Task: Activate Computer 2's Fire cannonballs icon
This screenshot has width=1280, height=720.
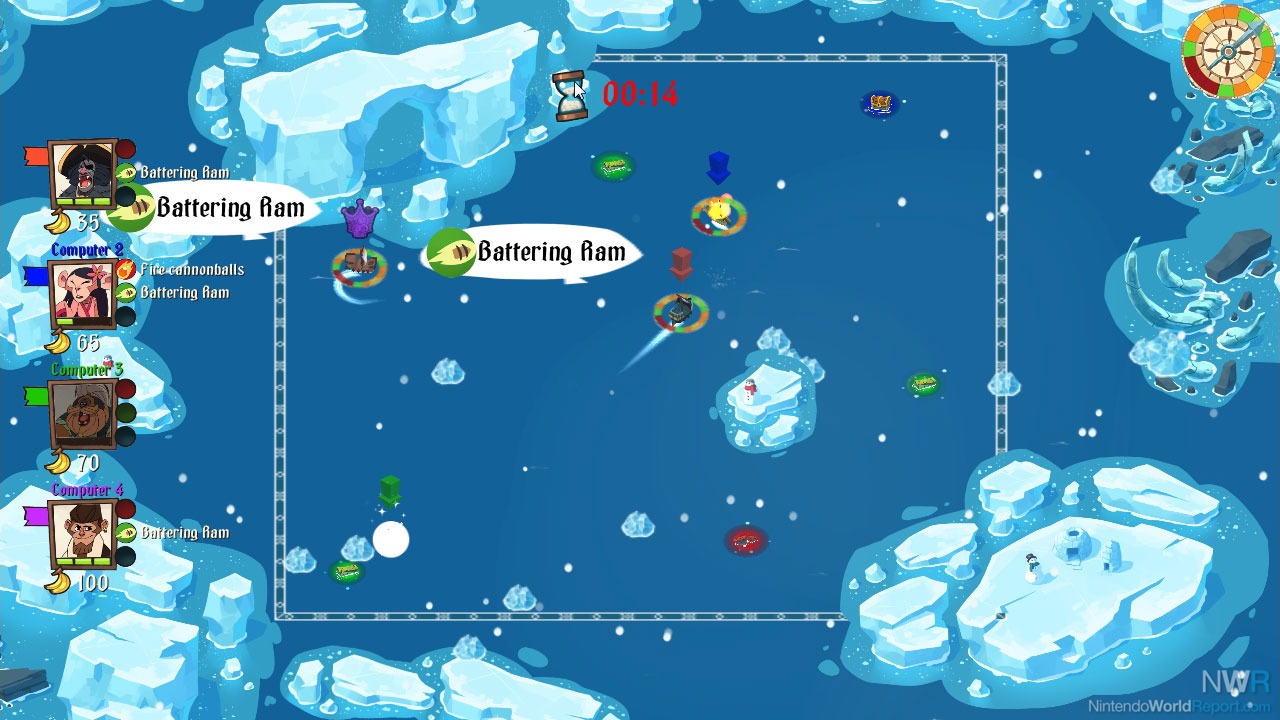Action: tap(126, 269)
